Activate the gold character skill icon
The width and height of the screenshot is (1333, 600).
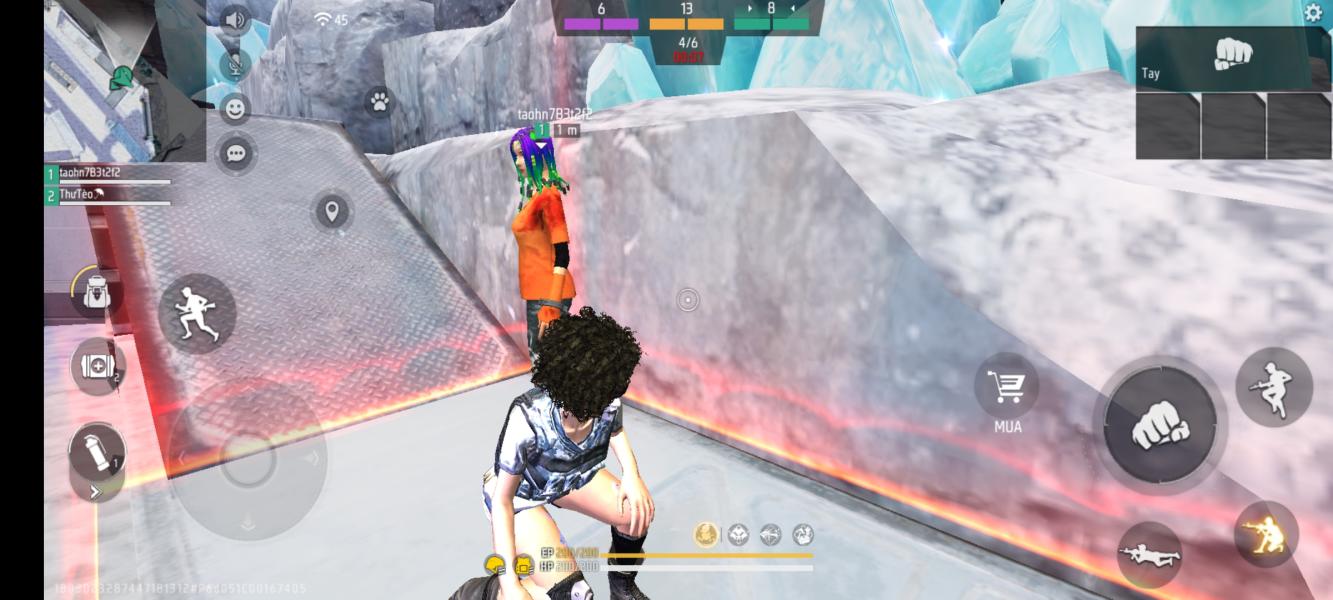coord(706,535)
